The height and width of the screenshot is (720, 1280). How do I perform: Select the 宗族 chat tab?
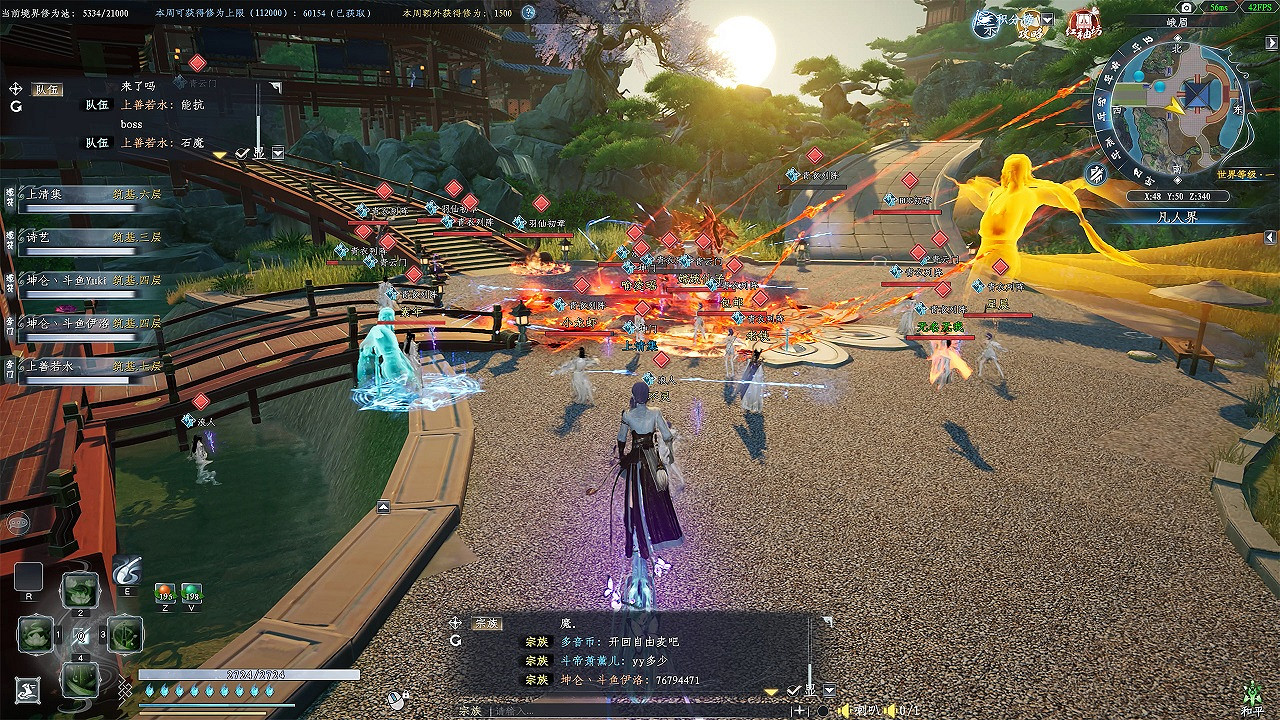pos(486,623)
